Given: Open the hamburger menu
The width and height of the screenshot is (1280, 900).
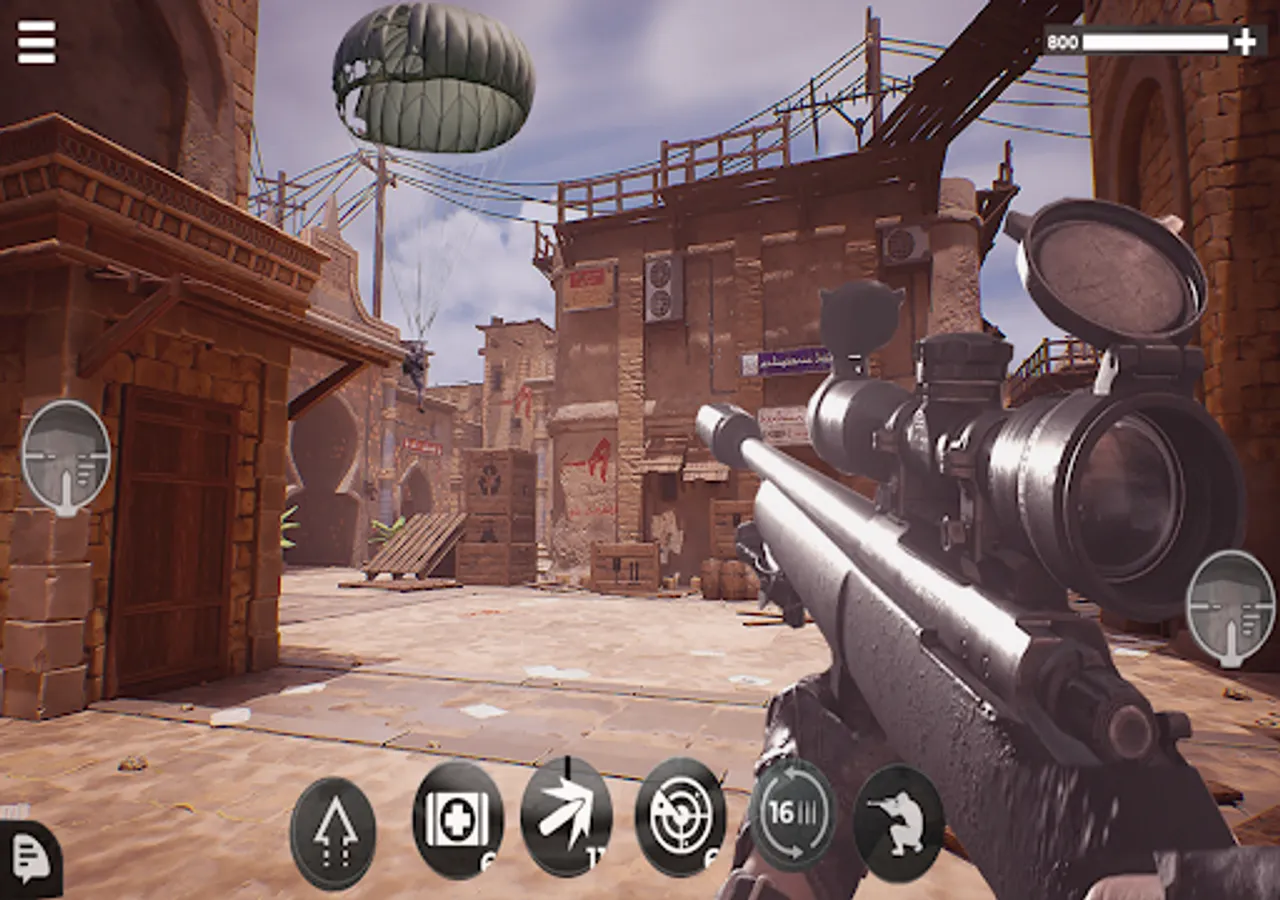Looking at the screenshot, I should click(x=37, y=41).
